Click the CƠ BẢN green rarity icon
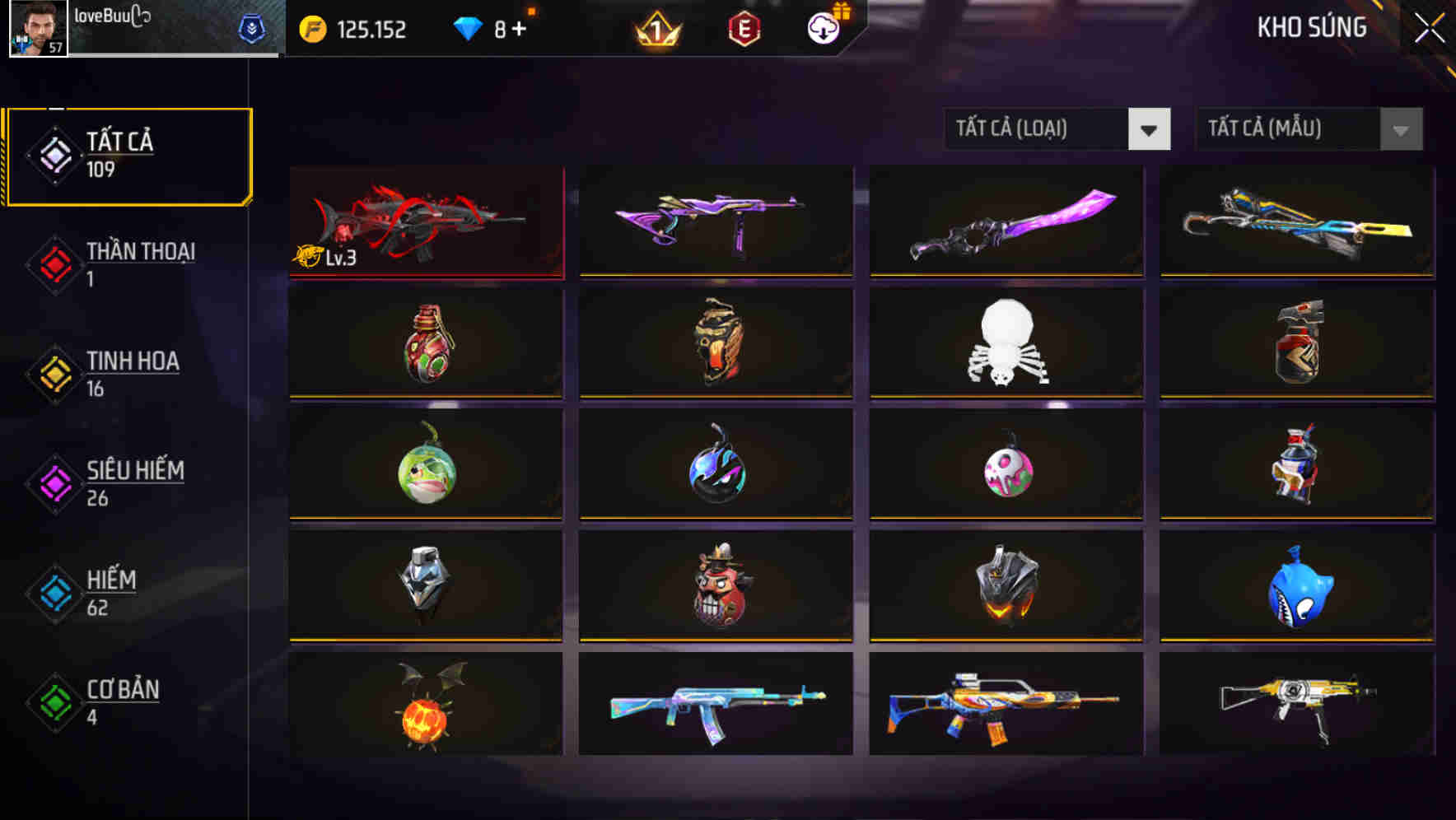Viewport: 1456px width, 820px height. coord(53,702)
